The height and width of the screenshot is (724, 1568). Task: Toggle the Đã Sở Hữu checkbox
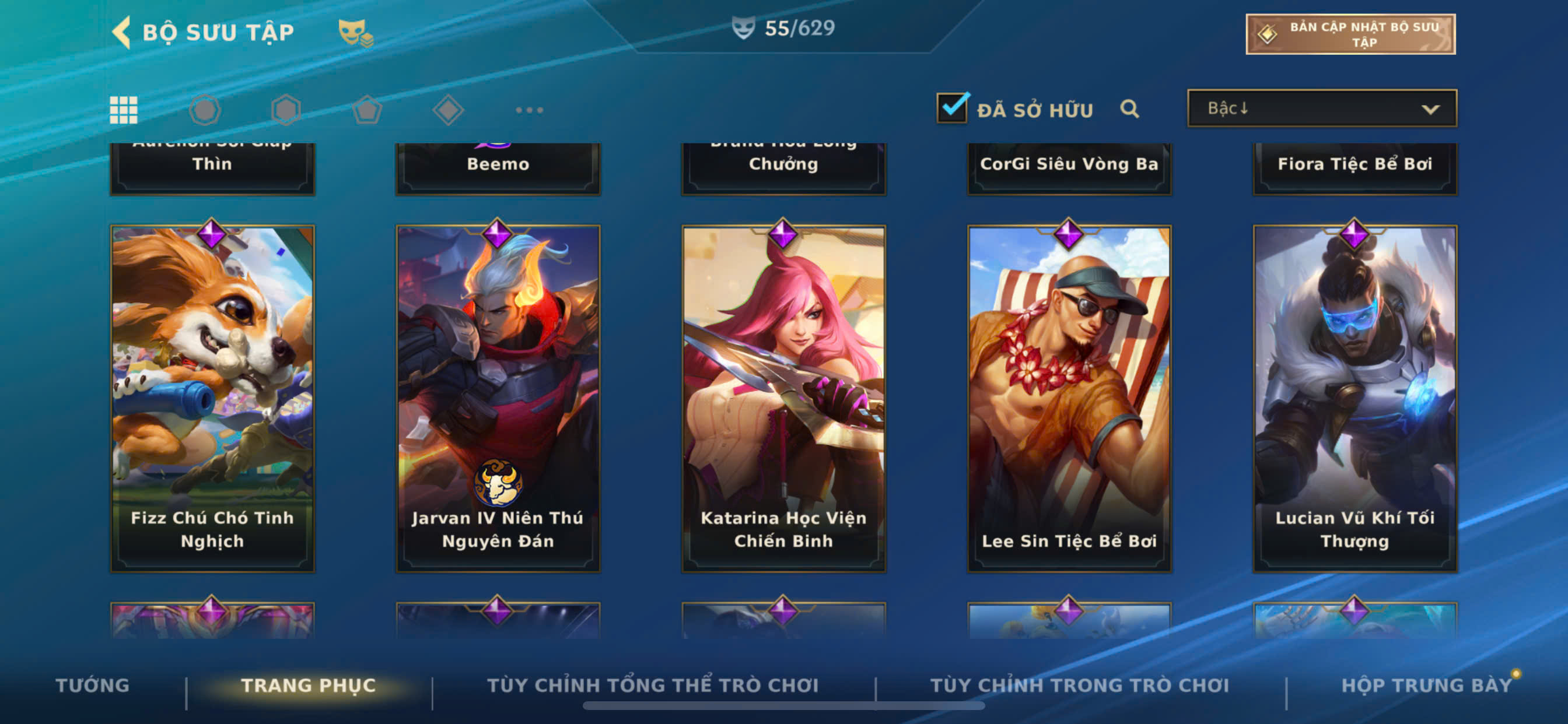(x=952, y=108)
